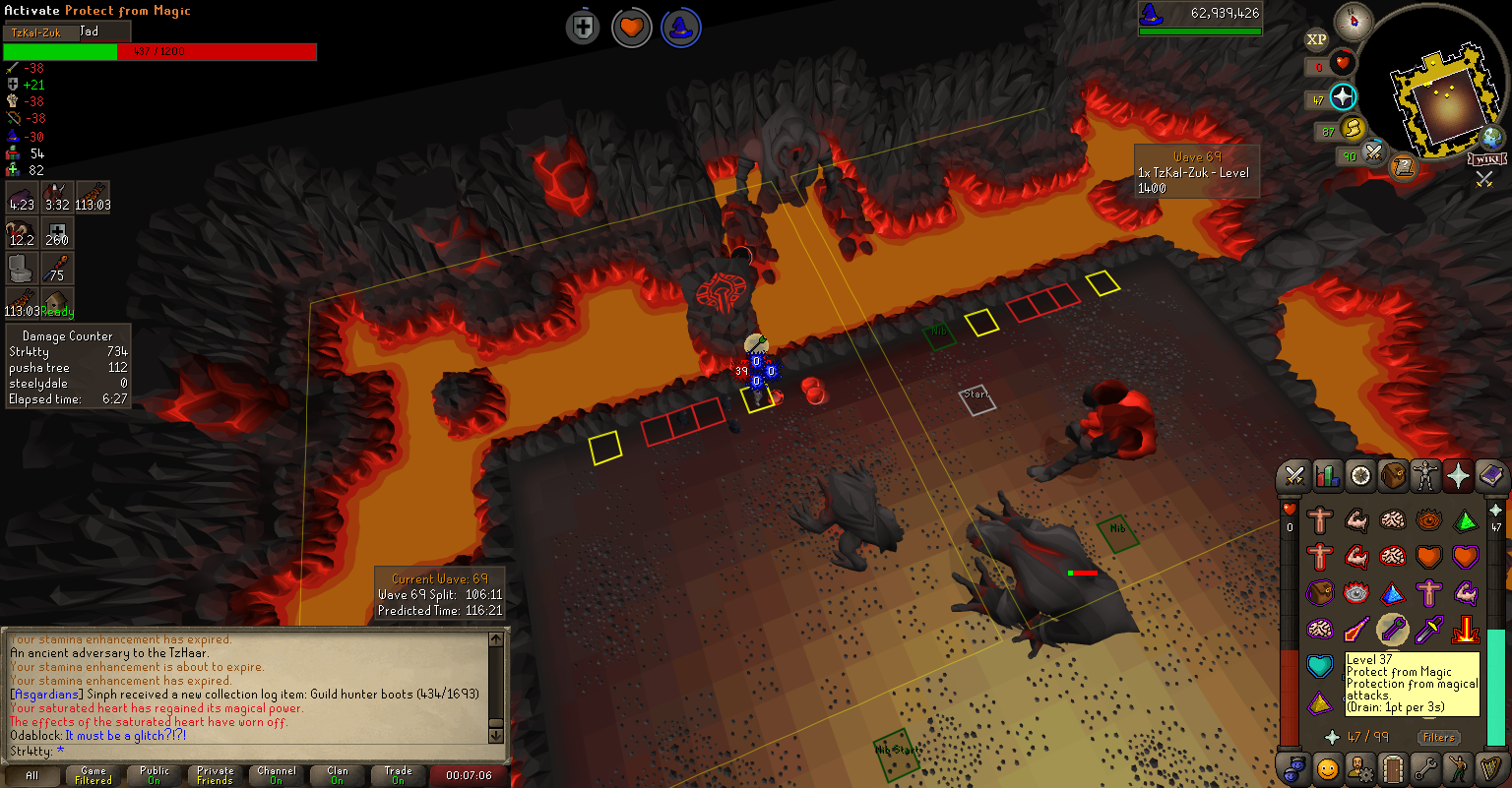This screenshot has height=788, width=1512.
Task: Toggle the Game chat filter
Action: coord(94,775)
